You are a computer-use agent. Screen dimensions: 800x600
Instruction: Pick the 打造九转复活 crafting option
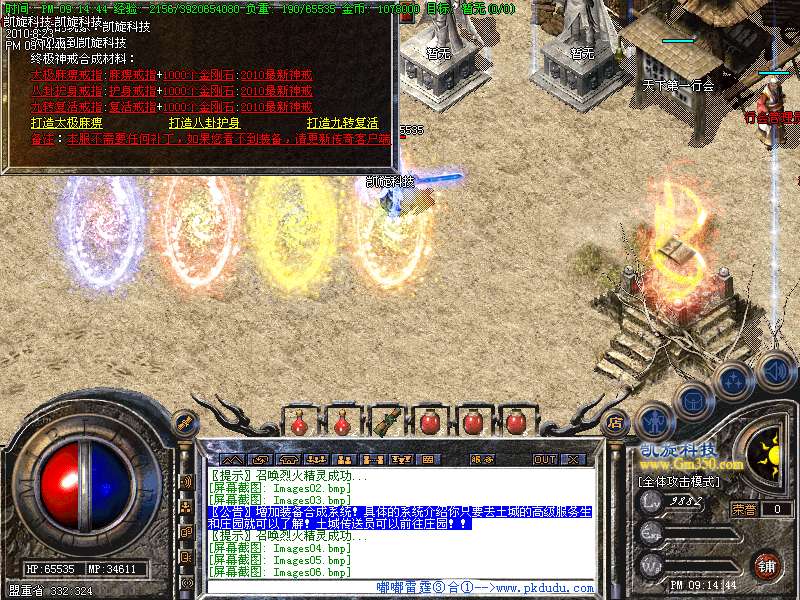[x=342, y=123]
